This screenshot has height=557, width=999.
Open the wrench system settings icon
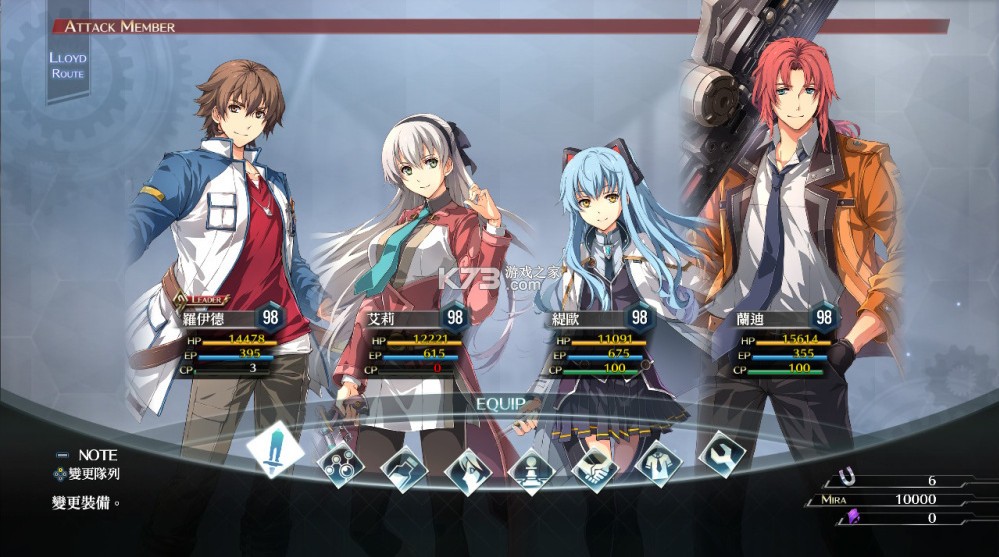[x=722, y=453]
